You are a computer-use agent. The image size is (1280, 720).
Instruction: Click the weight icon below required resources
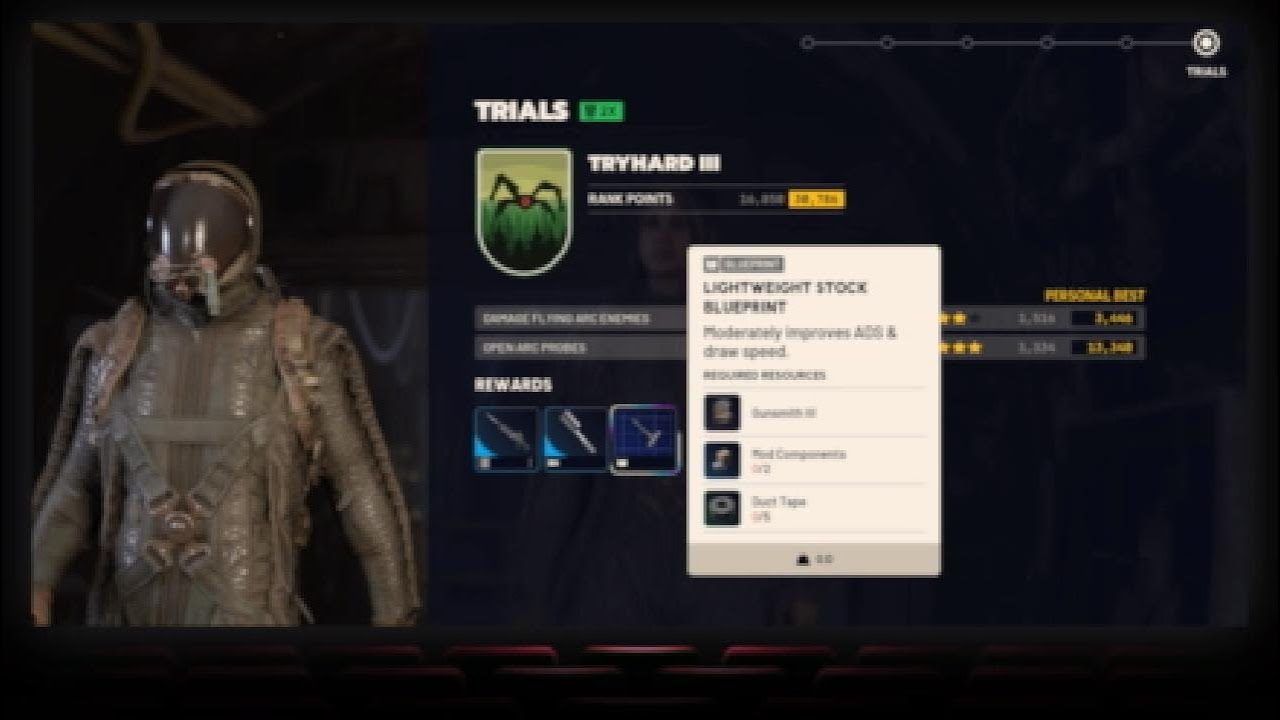tap(804, 558)
